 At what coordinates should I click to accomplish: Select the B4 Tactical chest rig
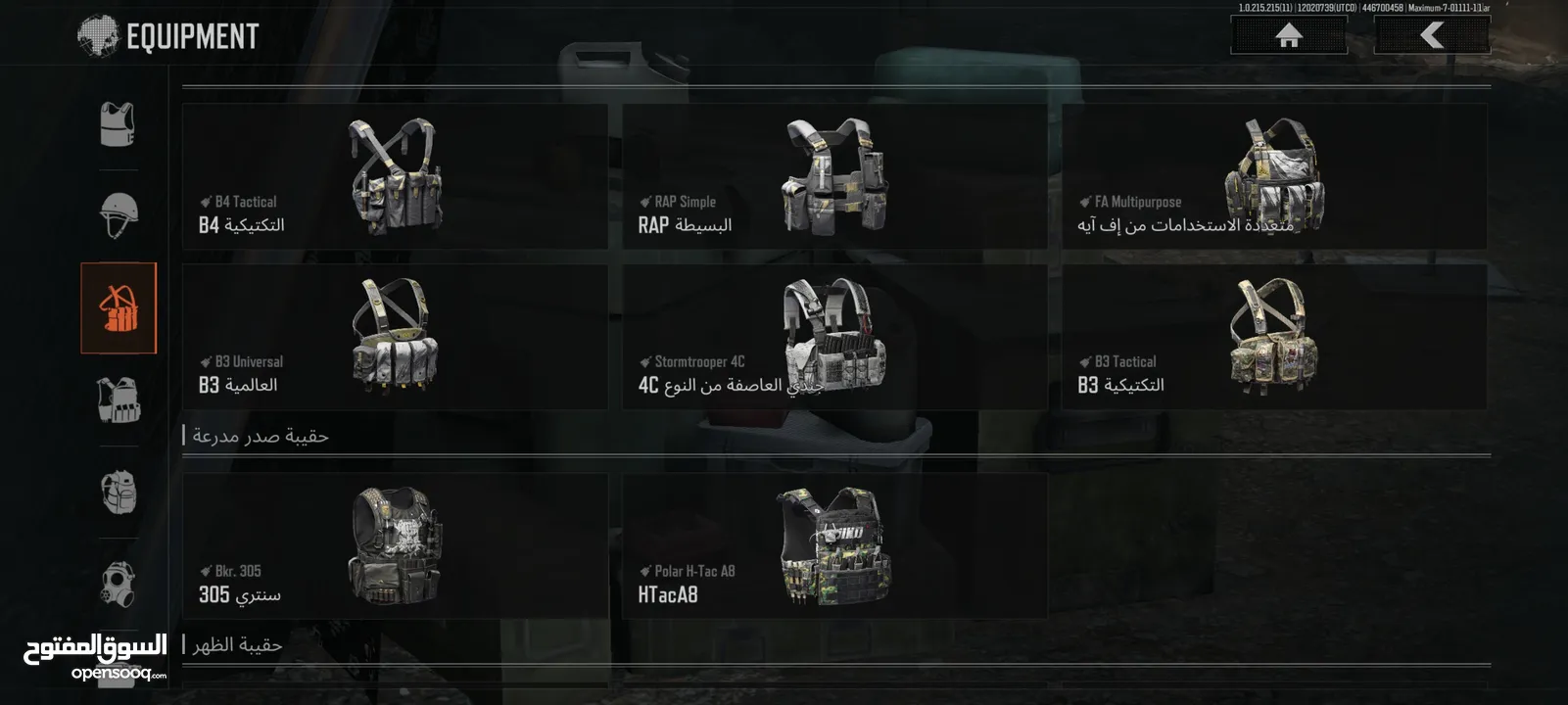[395, 177]
